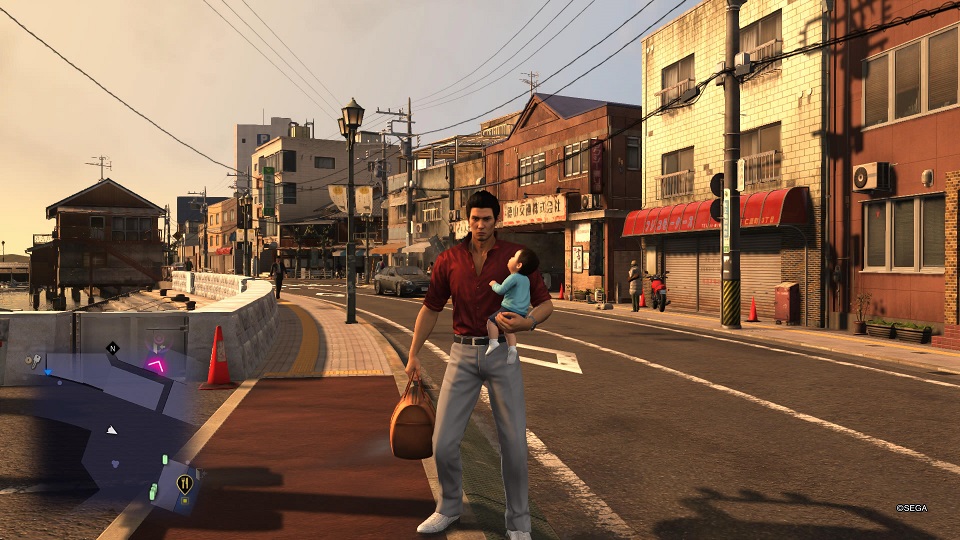
Task: Click the north compass indicator on minimap
Action: (112, 349)
